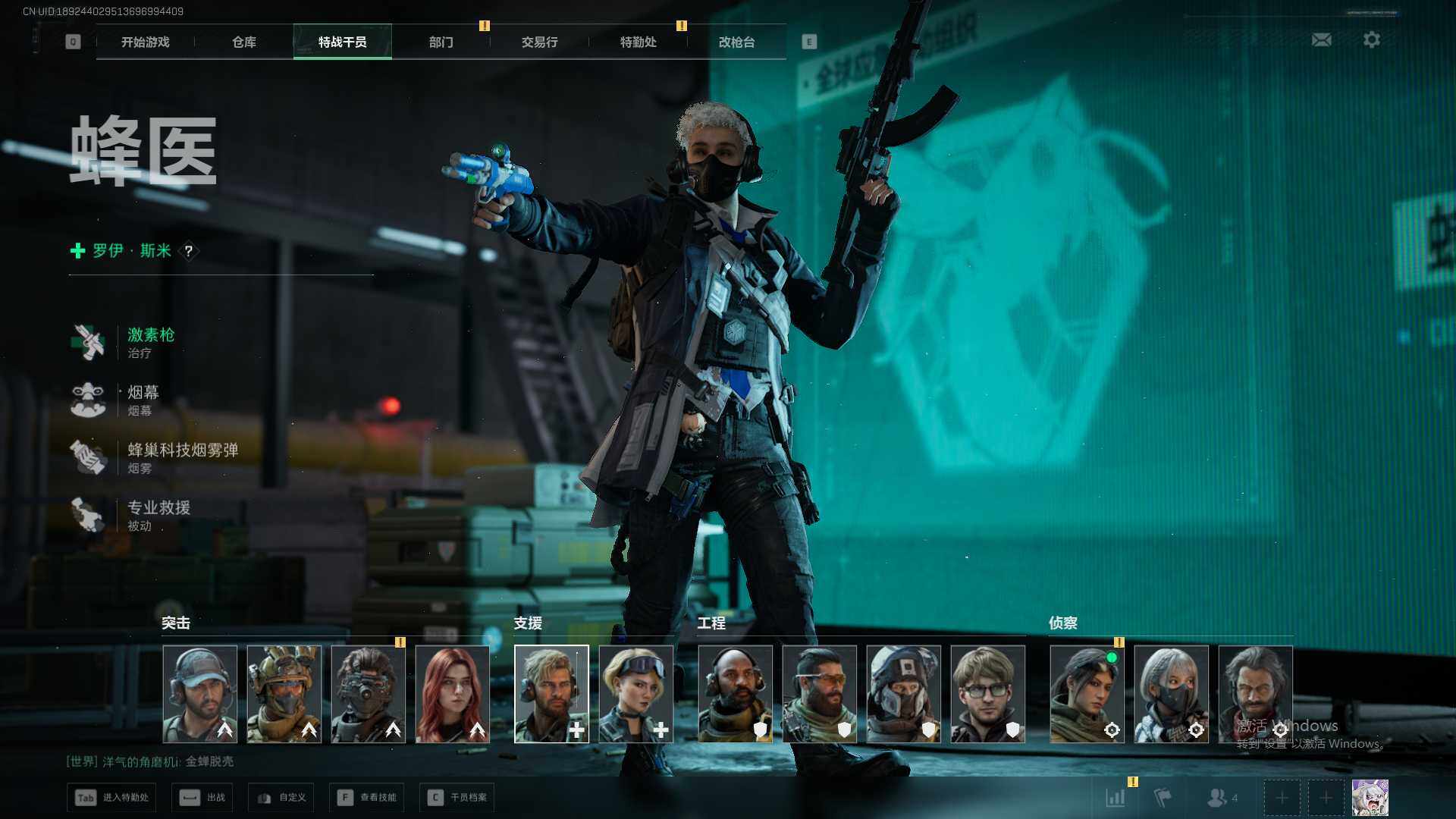The height and width of the screenshot is (819, 1456).
Task: Open the player avatar profile picture
Action: pyautogui.click(x=1370, y=798)
